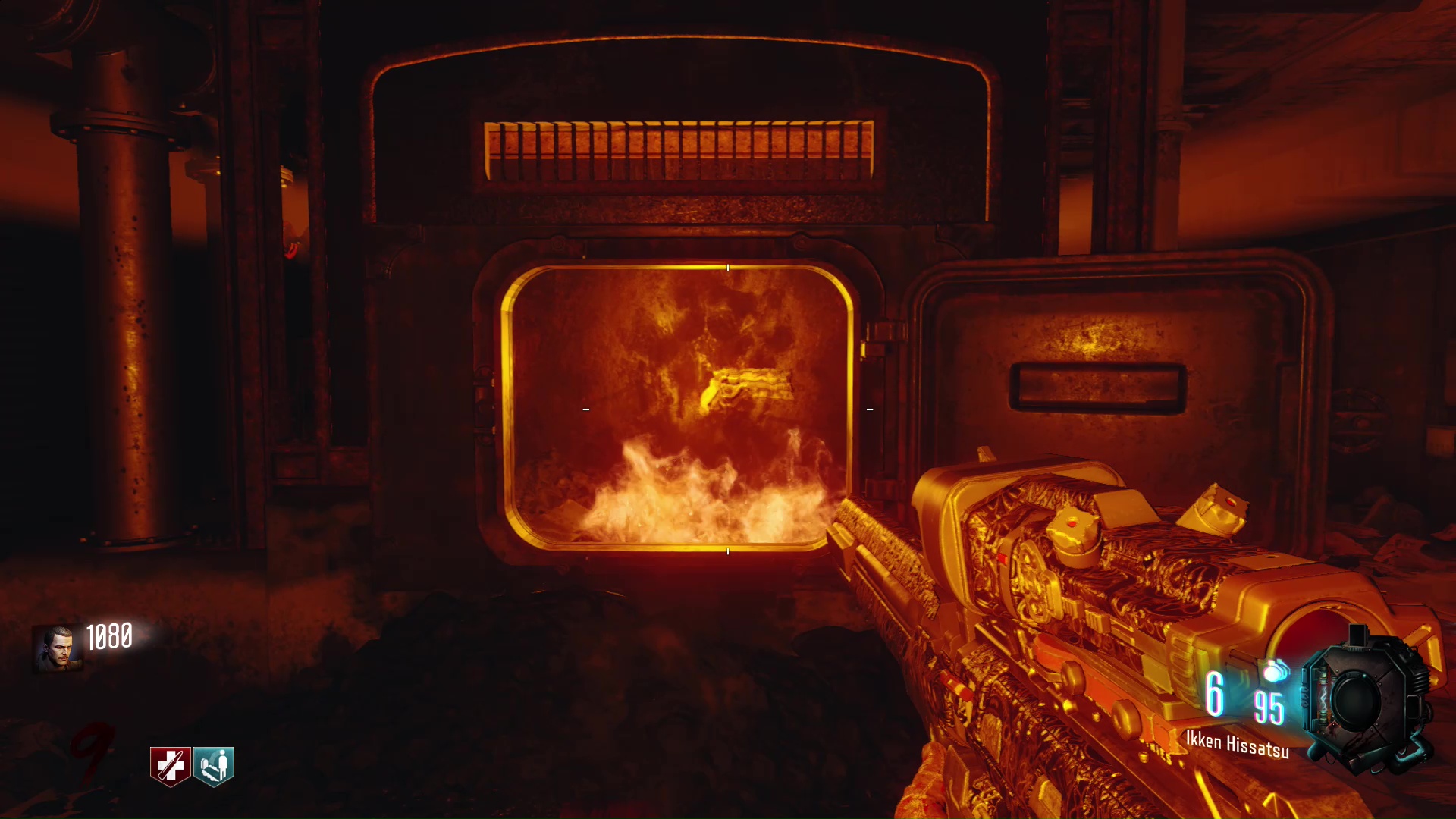Click the grenade icon above the ammo count
The image size is (1456, 819).
click(1276, 671)
